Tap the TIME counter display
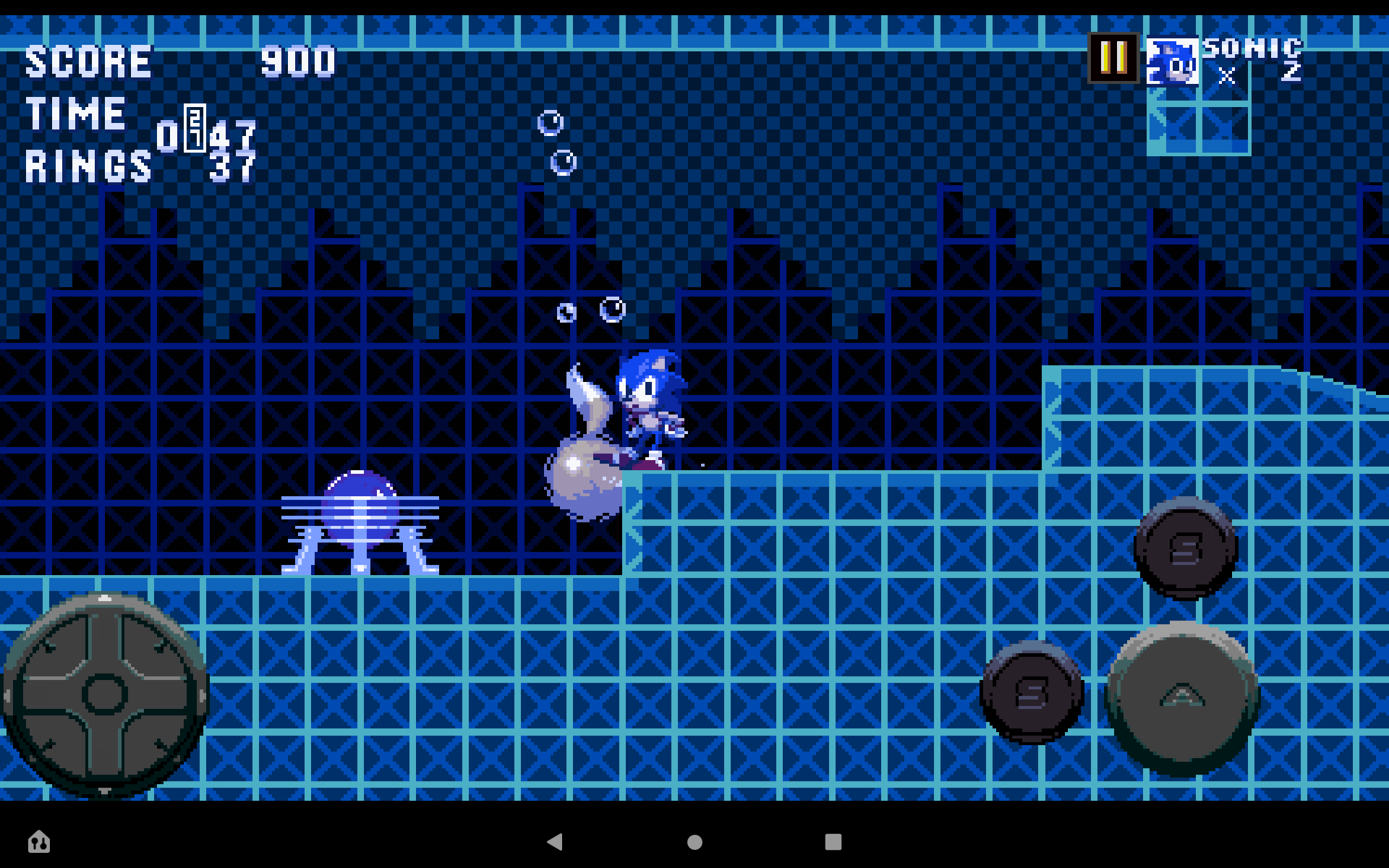The width and height of the screenshot is (1389, 868). pos(206,134)
